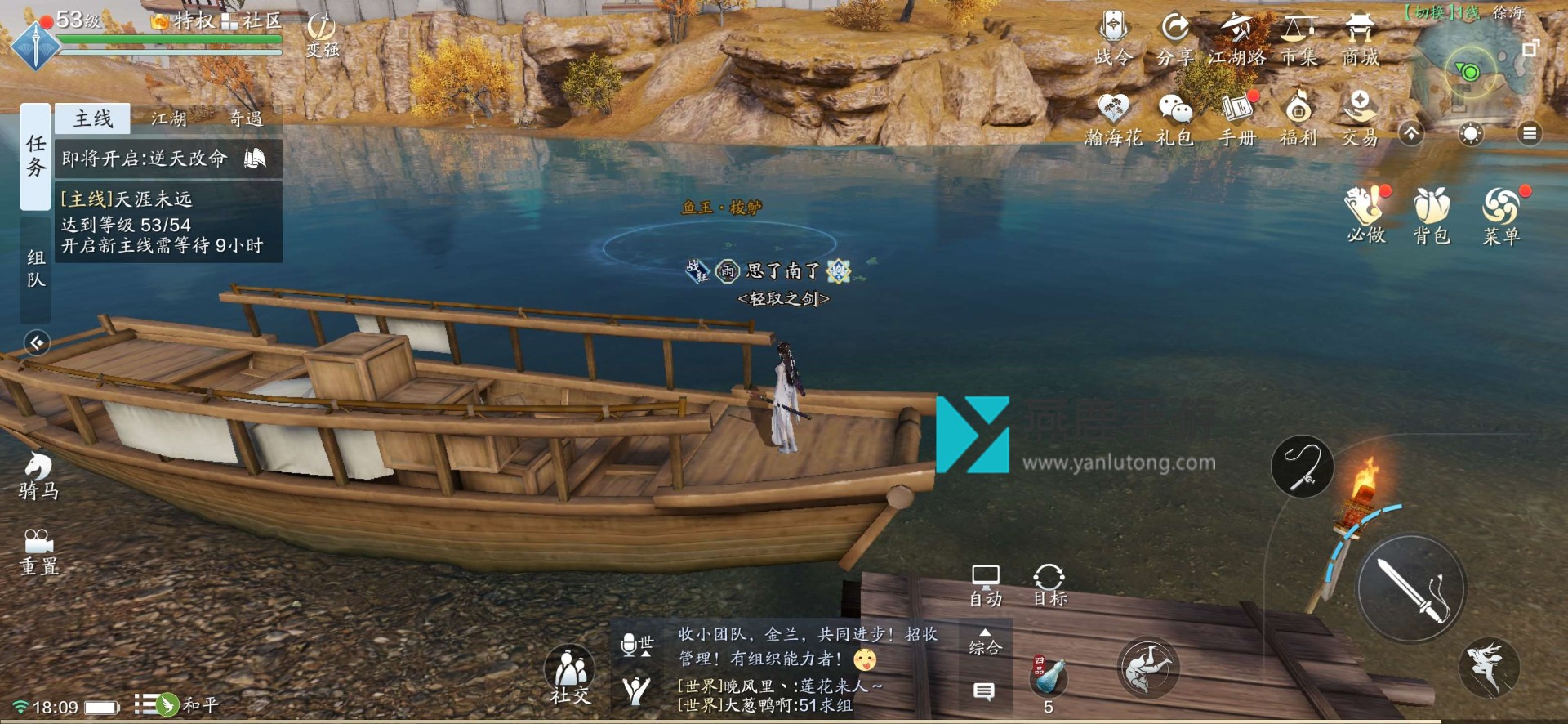The width and height of the screenshot is (1568, 724).
Task: Open the 背包 backpack
Action: click(1432, 215)
